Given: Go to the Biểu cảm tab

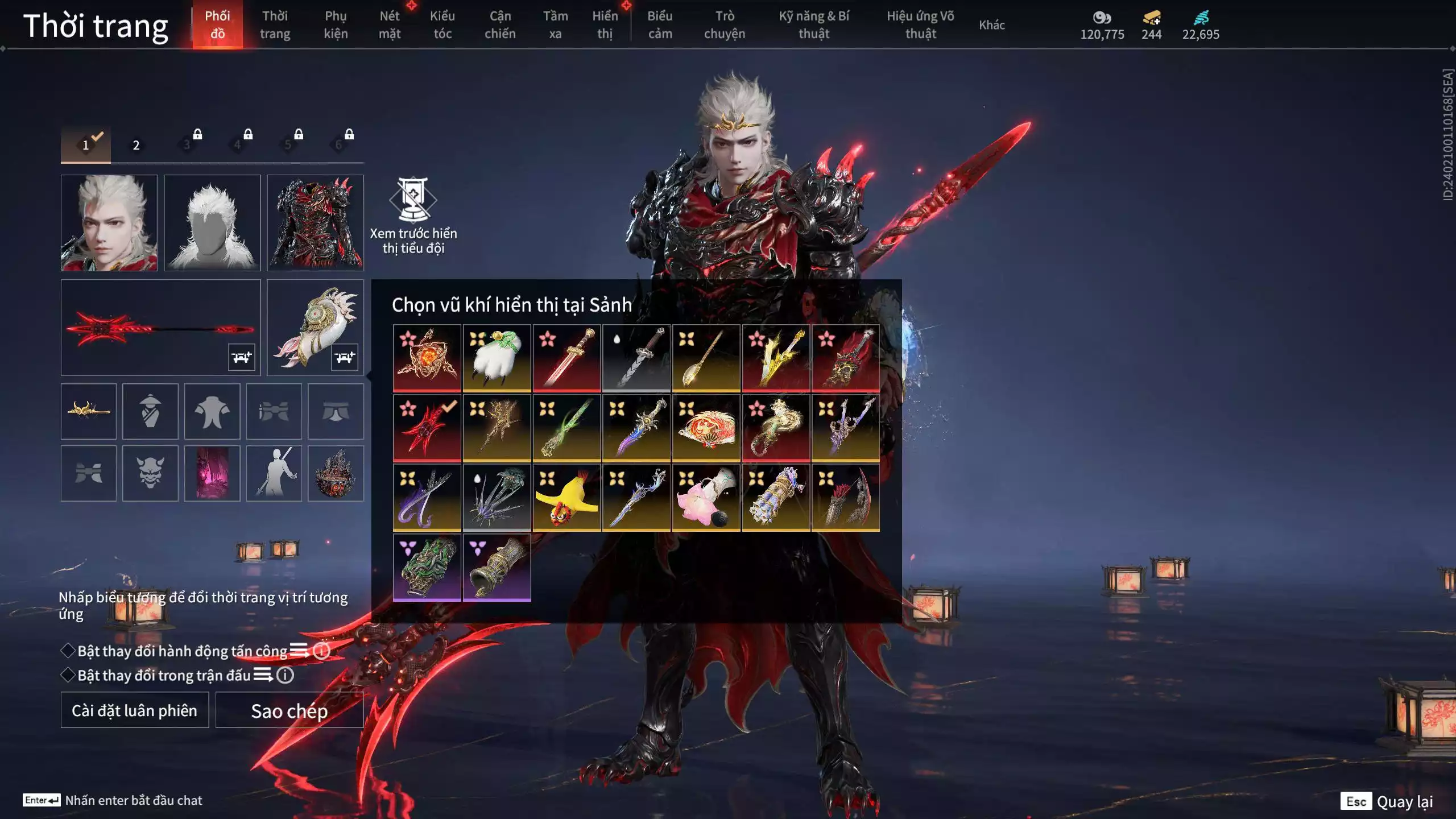Looking at the screenshot, I should click(x=660, y=25).
